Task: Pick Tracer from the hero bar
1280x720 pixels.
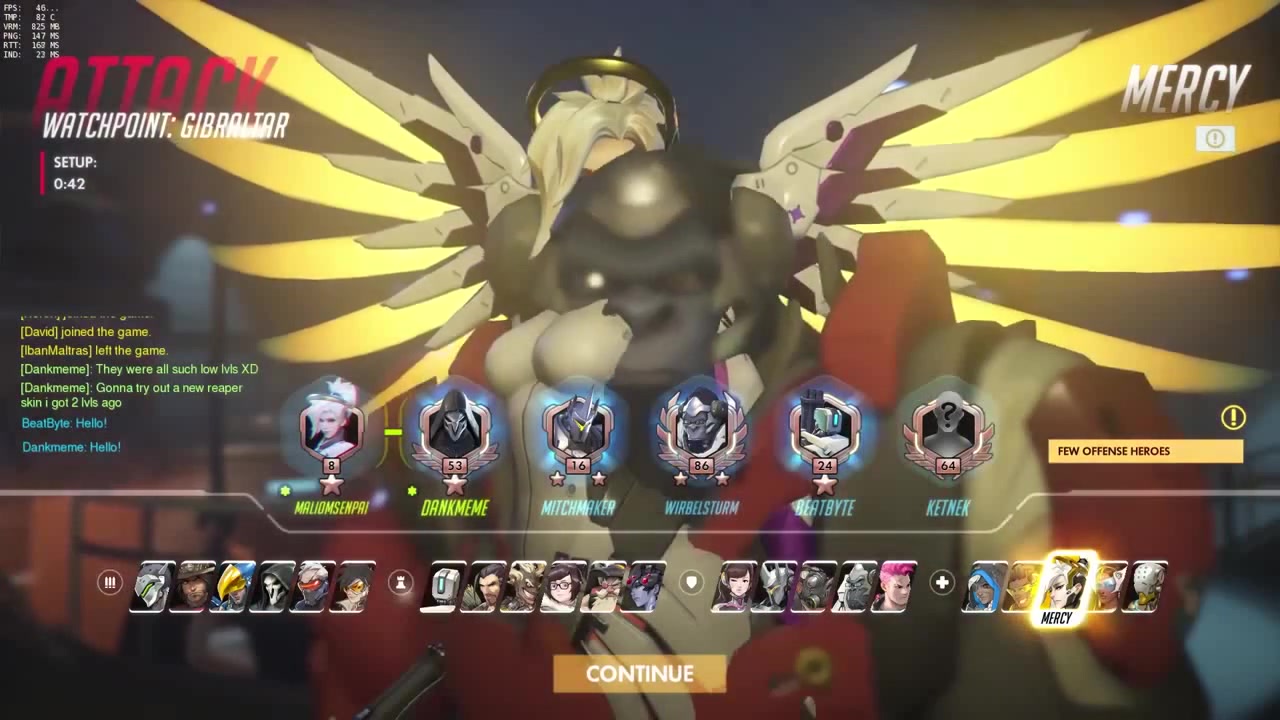Action: [354, 586]
